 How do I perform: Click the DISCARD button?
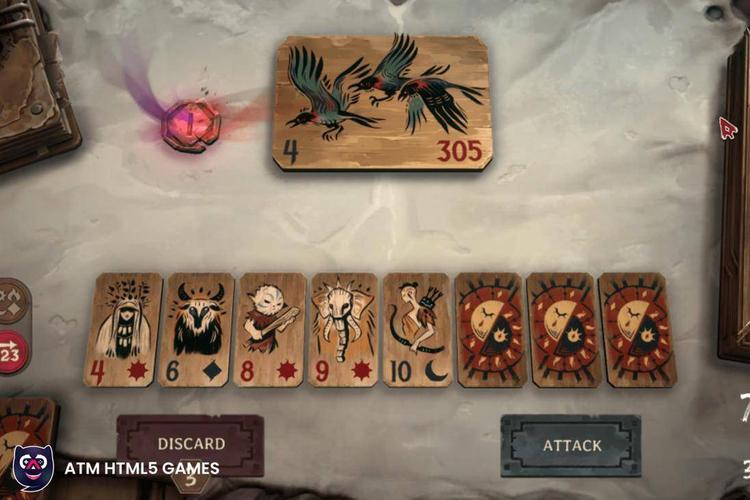[x=190, y=443]
